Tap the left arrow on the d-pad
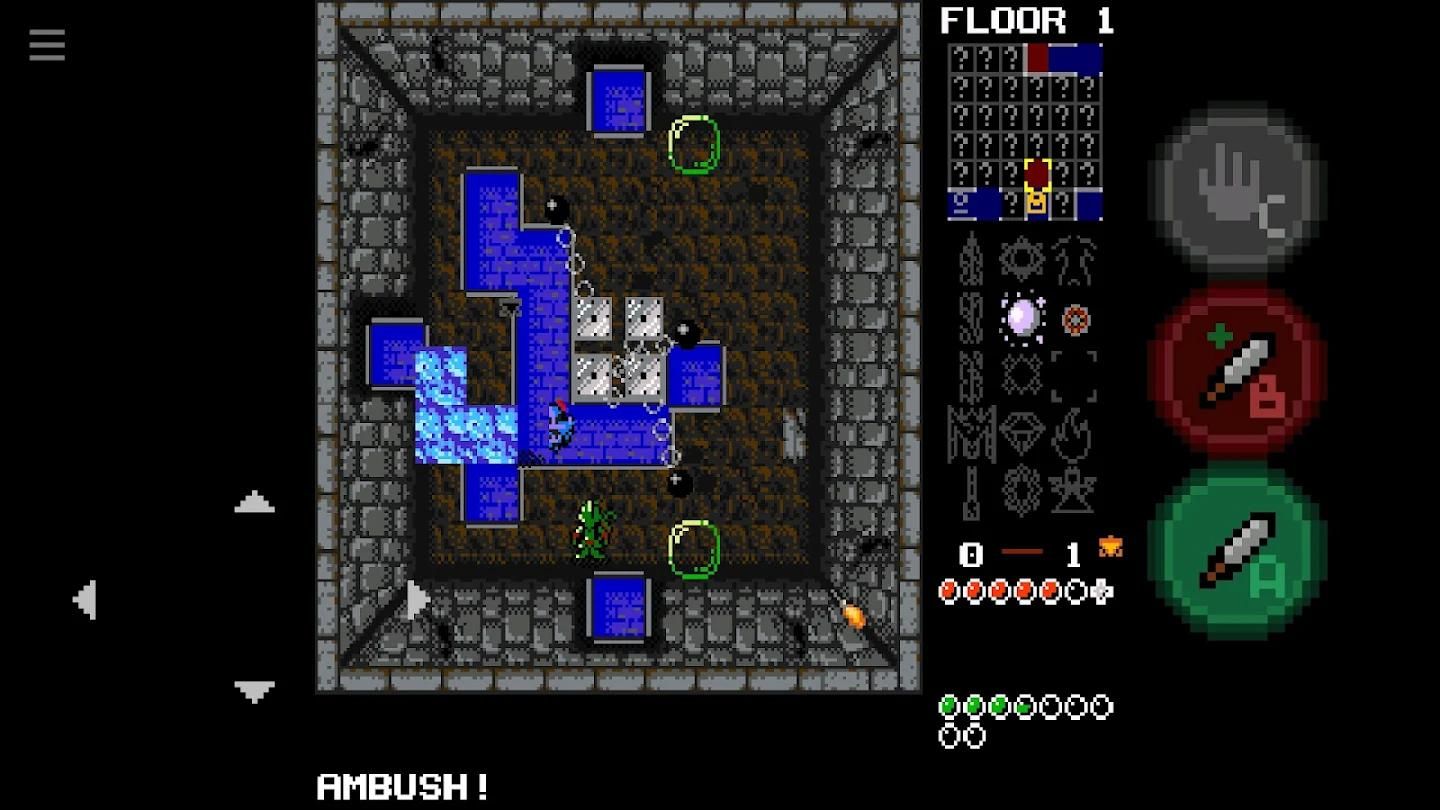 85,600
